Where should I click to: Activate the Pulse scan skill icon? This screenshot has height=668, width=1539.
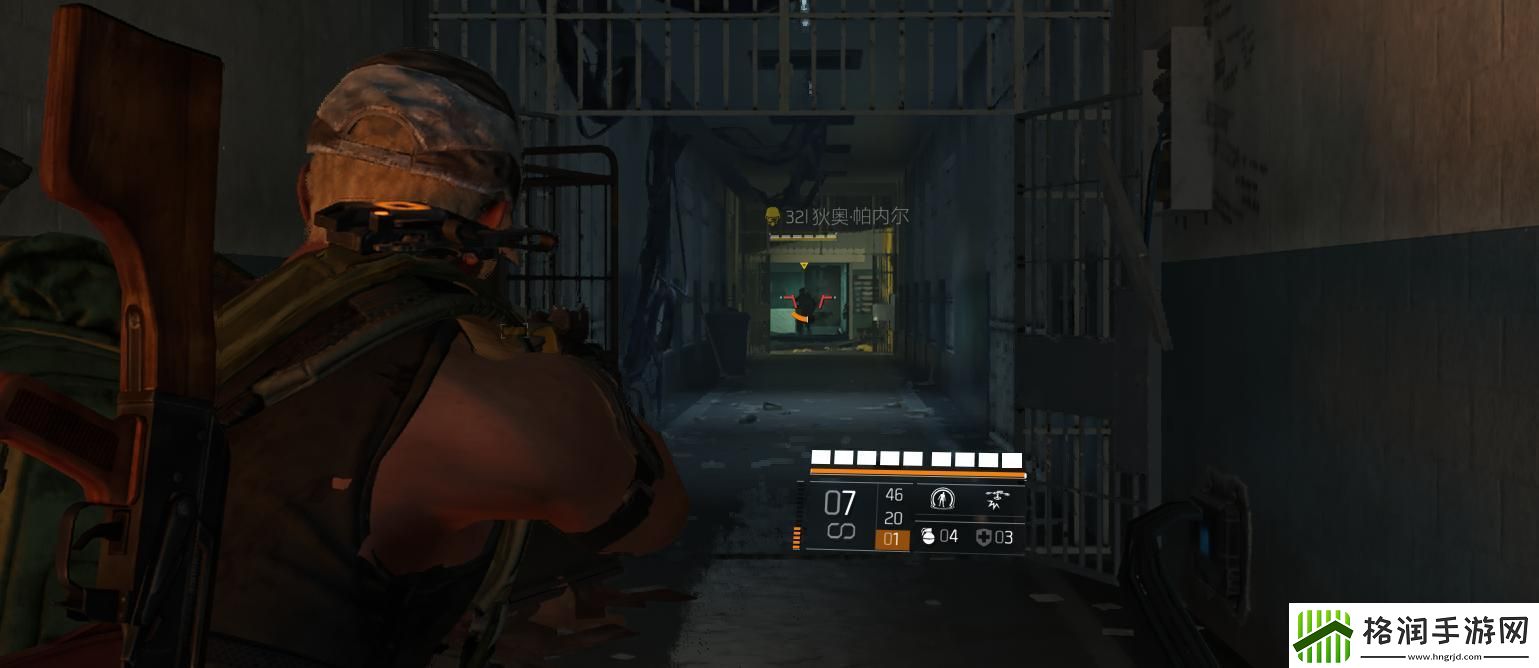[x=941, y=497]
